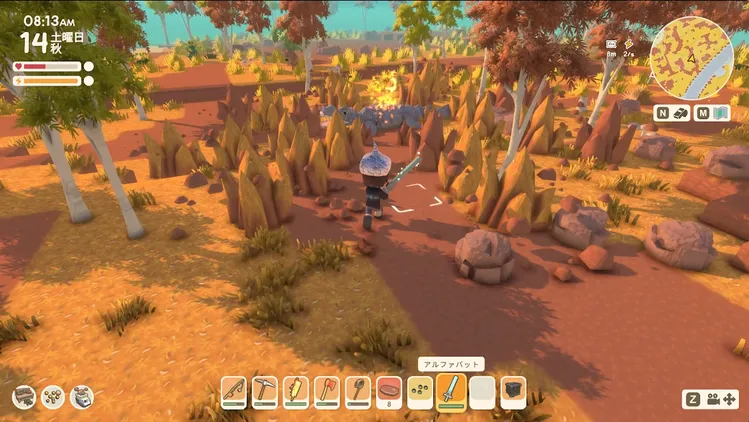Viewport: 749px width, 422px height.
Task: Pick the shovel hotbar slot
Action: (x=358, y=389)
